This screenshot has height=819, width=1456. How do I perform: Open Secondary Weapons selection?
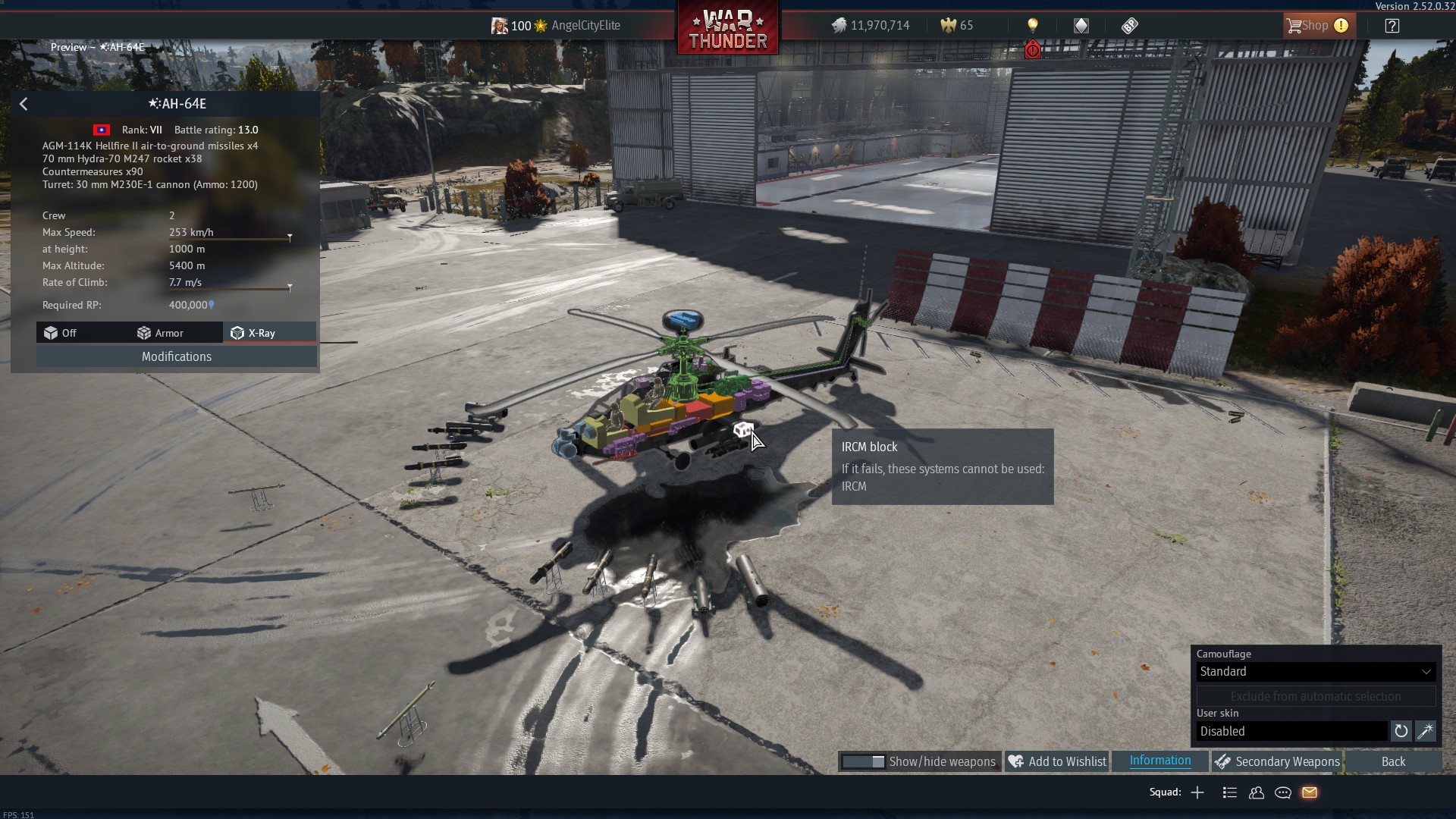coord(1278,762)
